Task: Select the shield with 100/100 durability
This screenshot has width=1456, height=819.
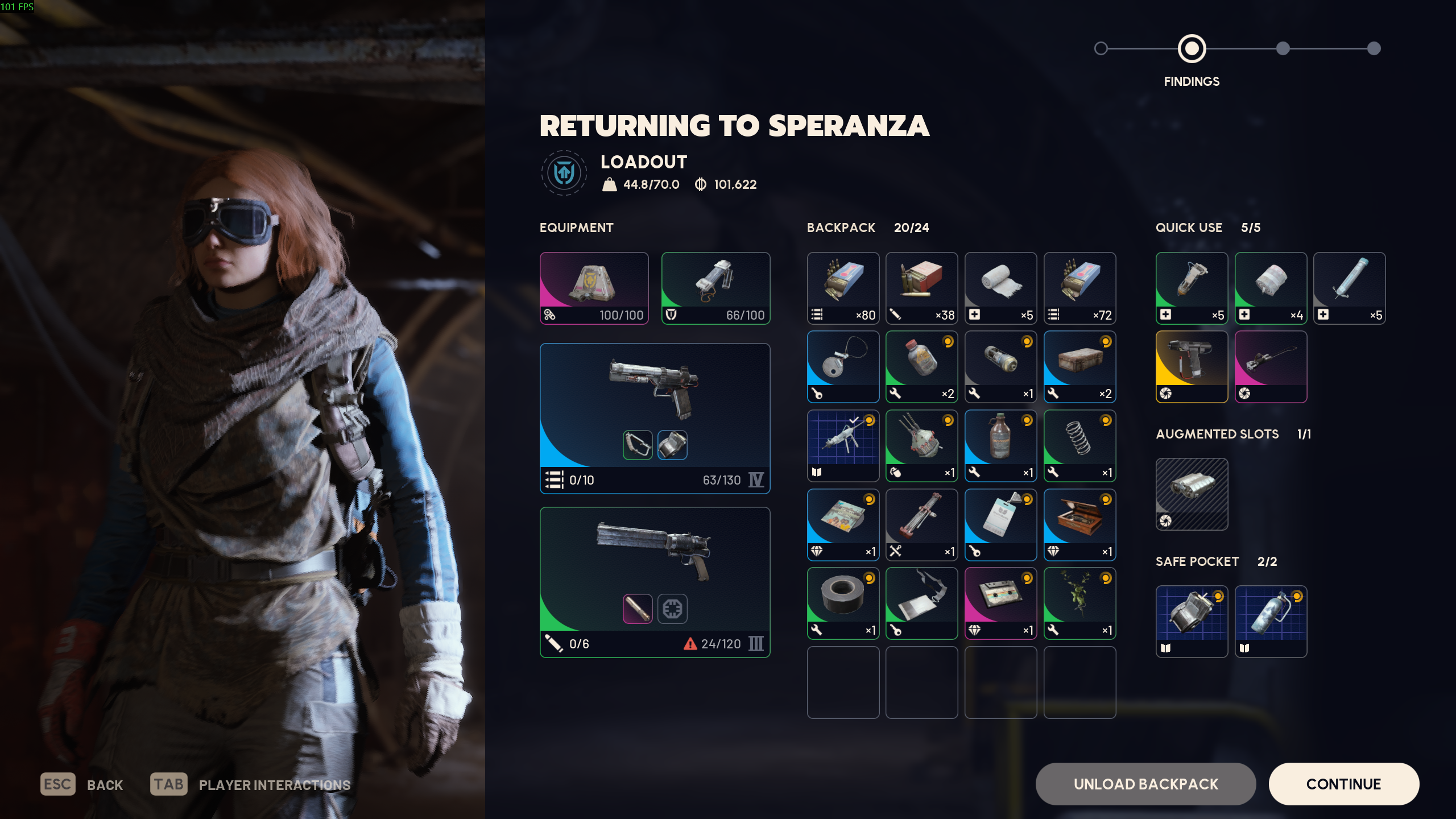Action: 594,288
